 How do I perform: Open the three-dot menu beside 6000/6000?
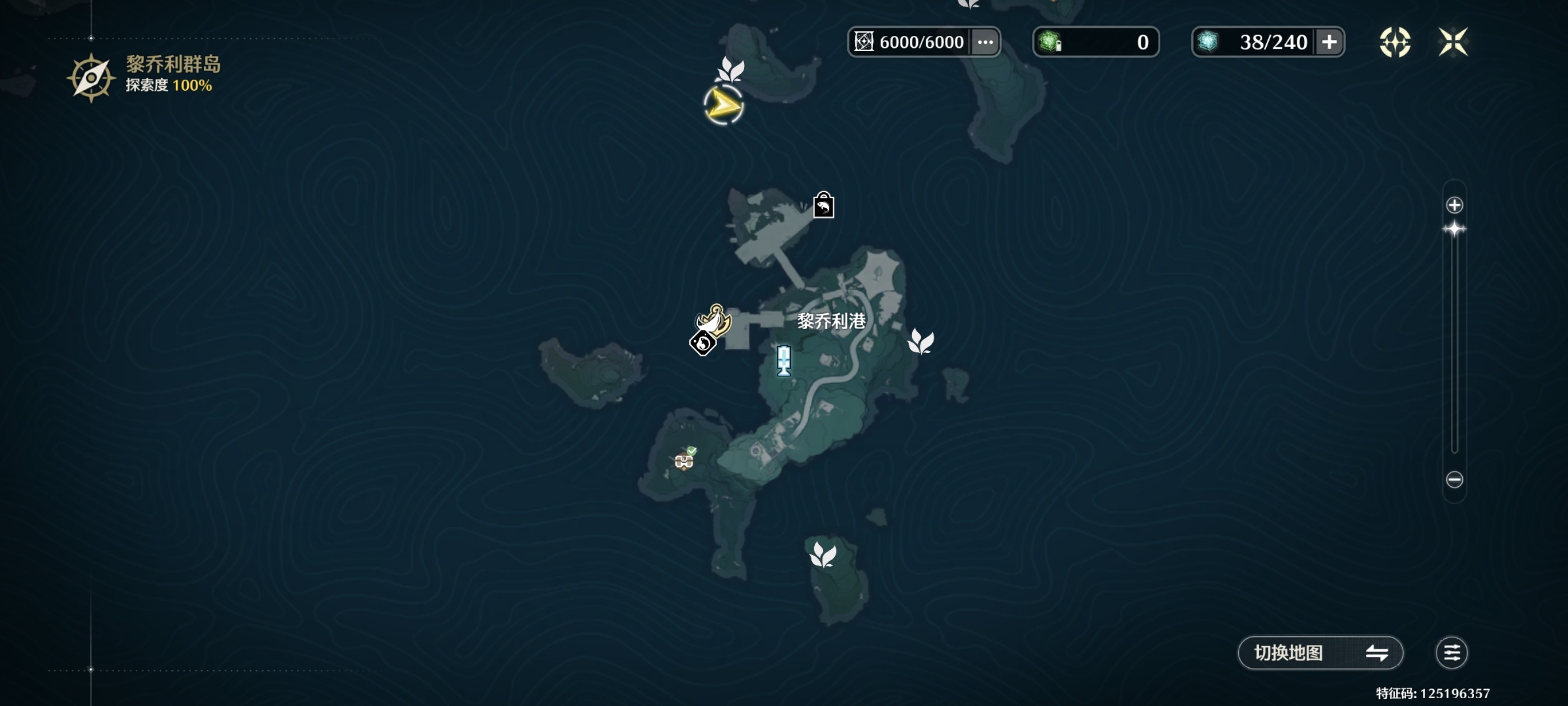[985, 42]
